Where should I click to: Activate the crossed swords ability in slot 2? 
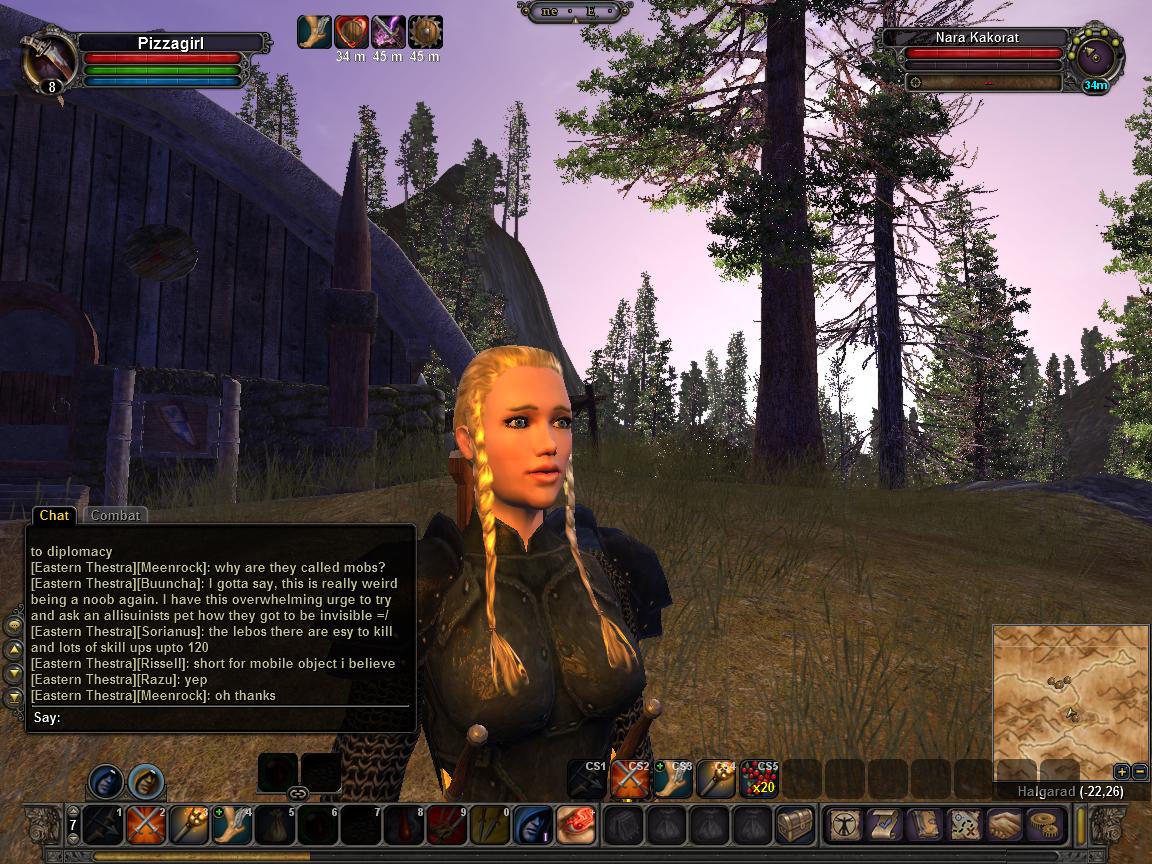coord(146,825)
